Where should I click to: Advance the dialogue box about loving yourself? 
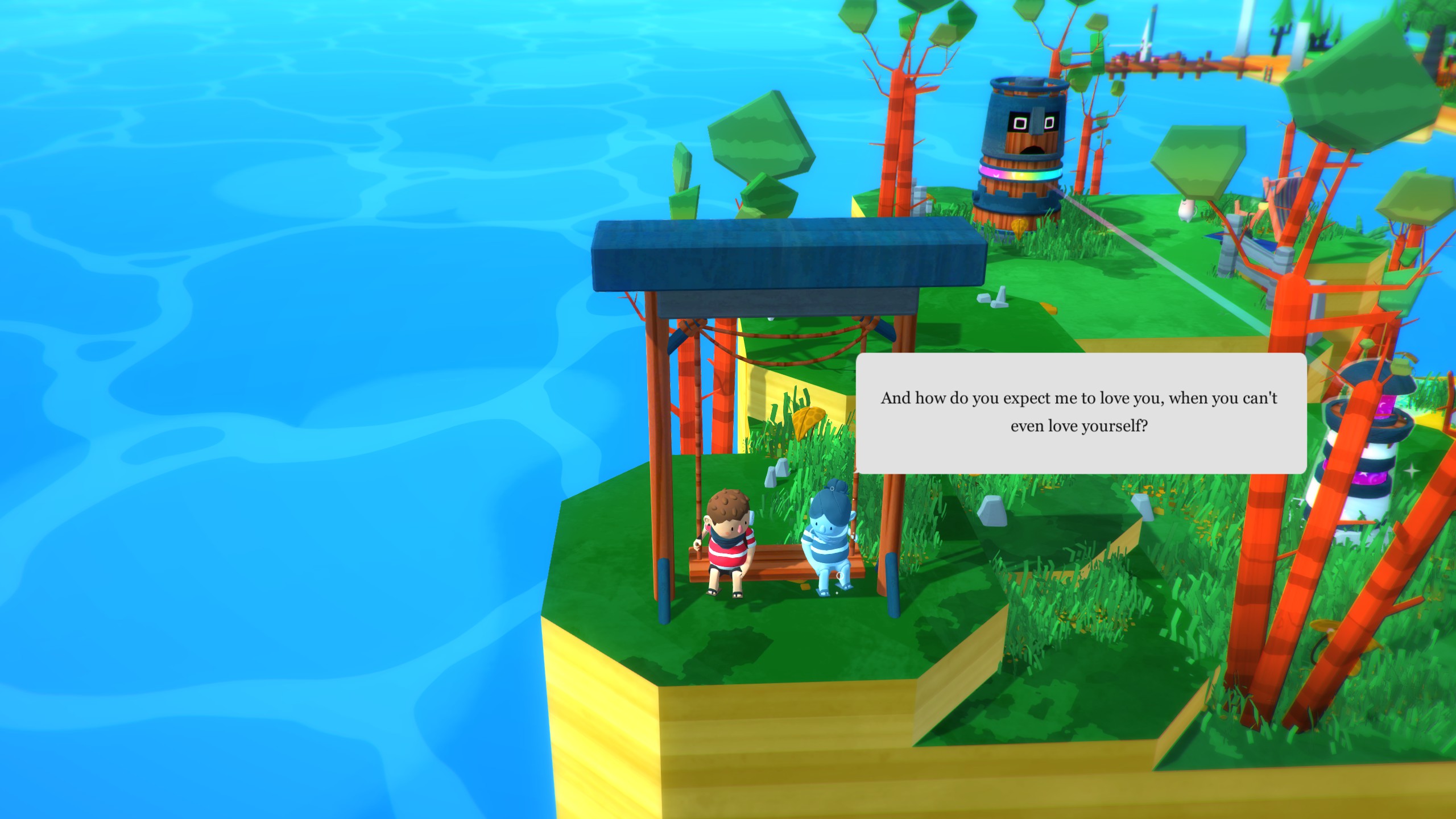[x=1081, y=413]
